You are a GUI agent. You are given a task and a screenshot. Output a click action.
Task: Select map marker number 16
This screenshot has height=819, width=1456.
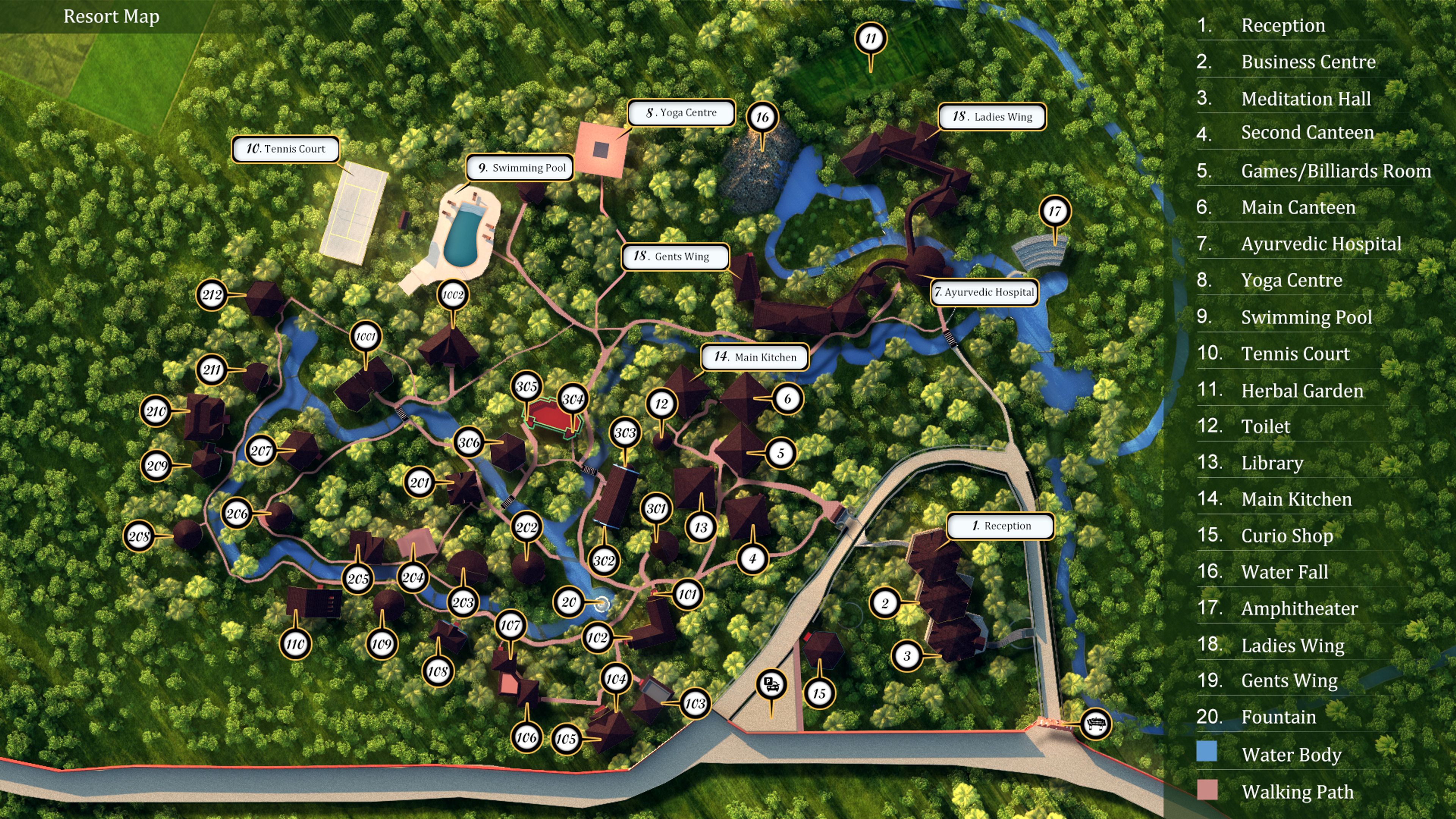coord(763,117)
